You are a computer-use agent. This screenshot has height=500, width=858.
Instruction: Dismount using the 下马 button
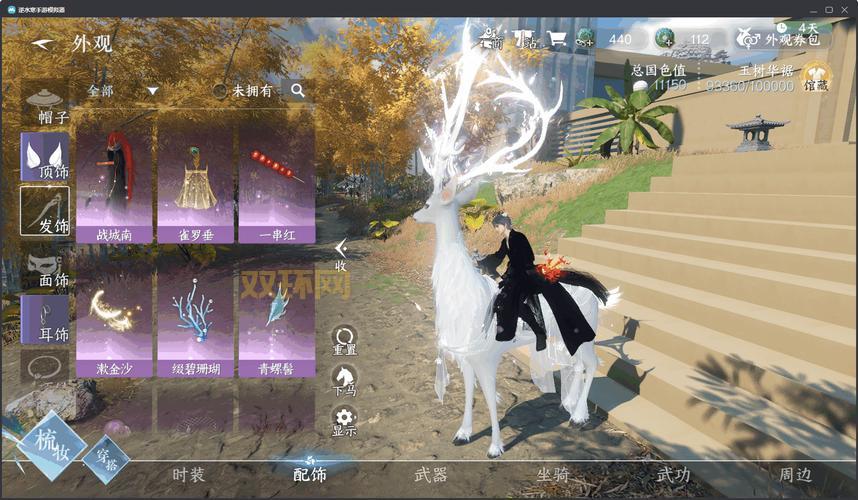345,381
